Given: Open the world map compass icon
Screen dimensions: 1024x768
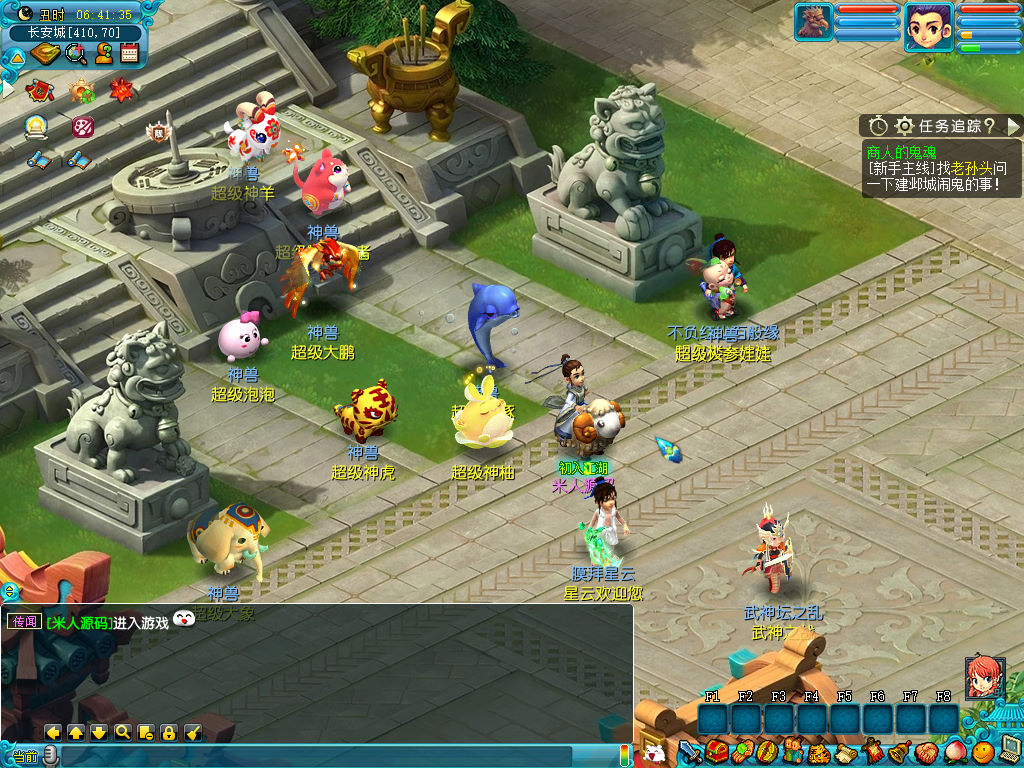Looking at the screenshot, I should pos(44,53).
